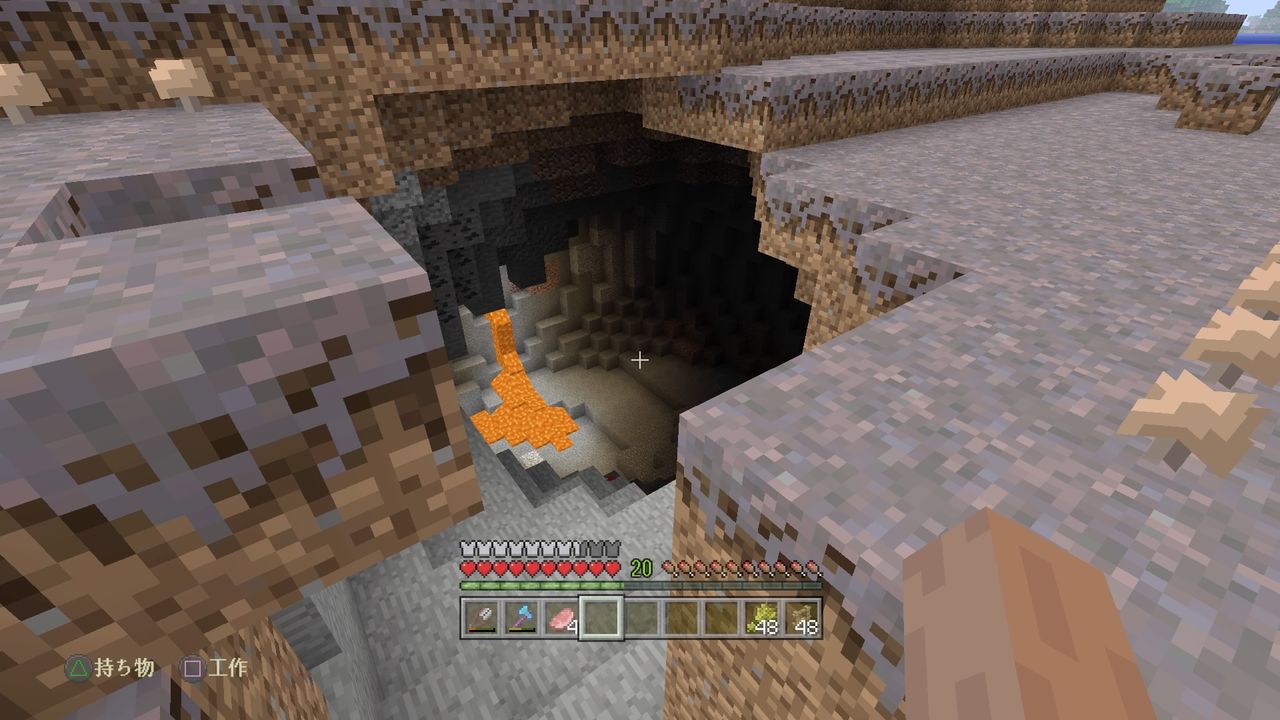Select the diamond axe in the hotbar

521,616
